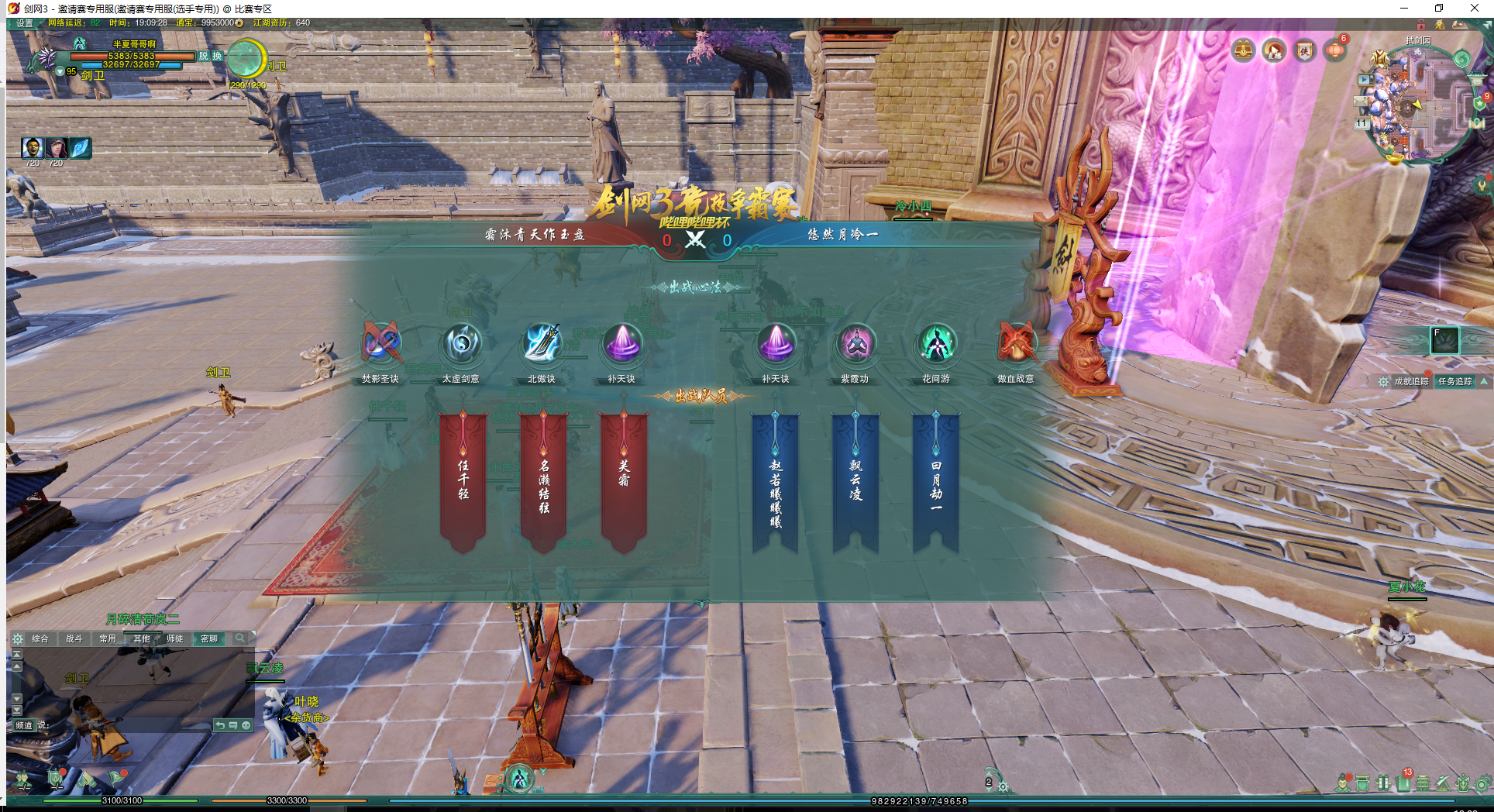This screenshot has height=812, width=1494.
Task: Open the calendar icon showing 11
Action: [1361, 123]
